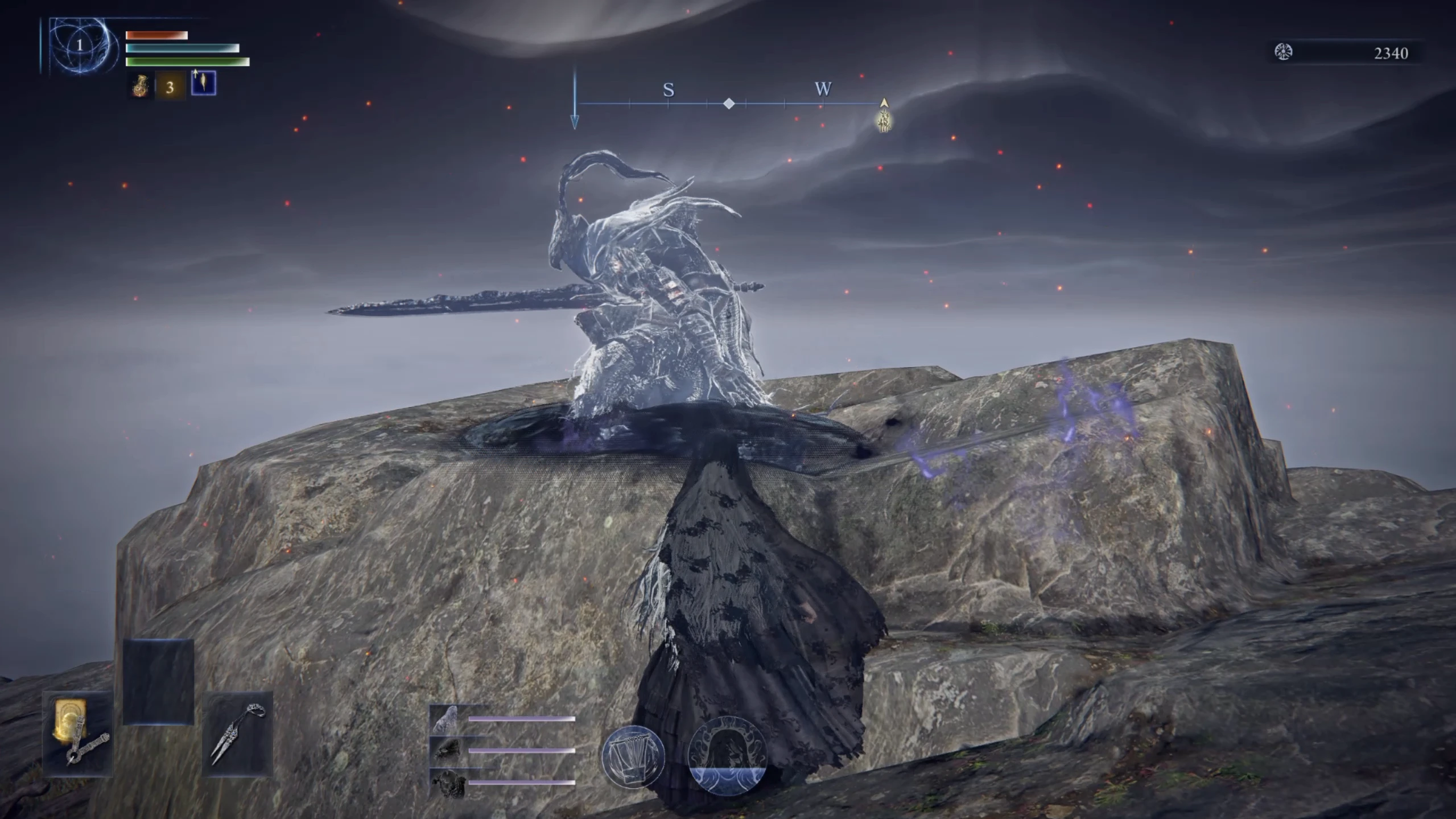The width and height of the screenshot is (1456, 819).
Task: Click the flask count showing 3
Action: [169, 88]
